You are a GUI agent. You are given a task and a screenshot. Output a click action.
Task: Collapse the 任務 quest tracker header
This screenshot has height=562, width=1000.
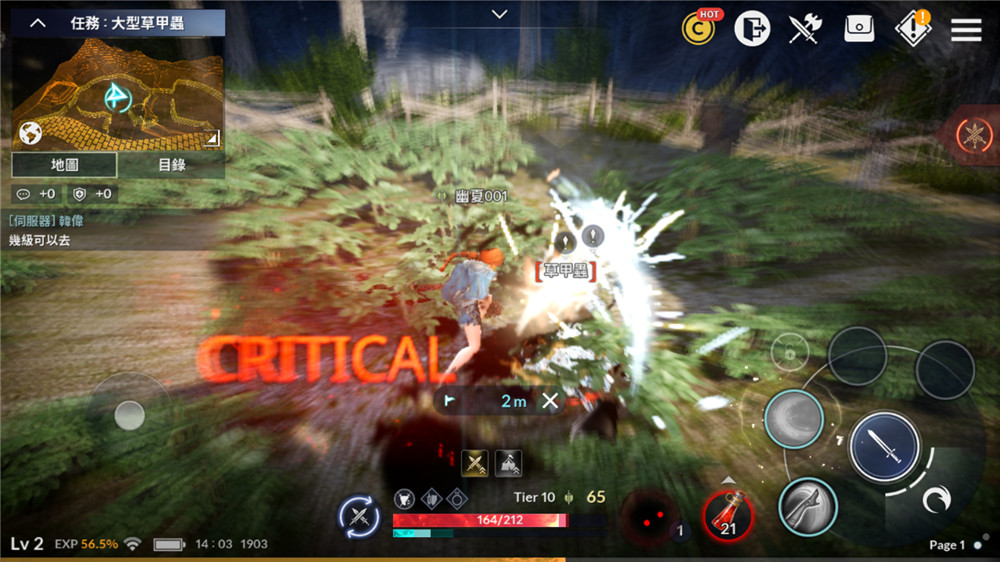pos(37,23)
